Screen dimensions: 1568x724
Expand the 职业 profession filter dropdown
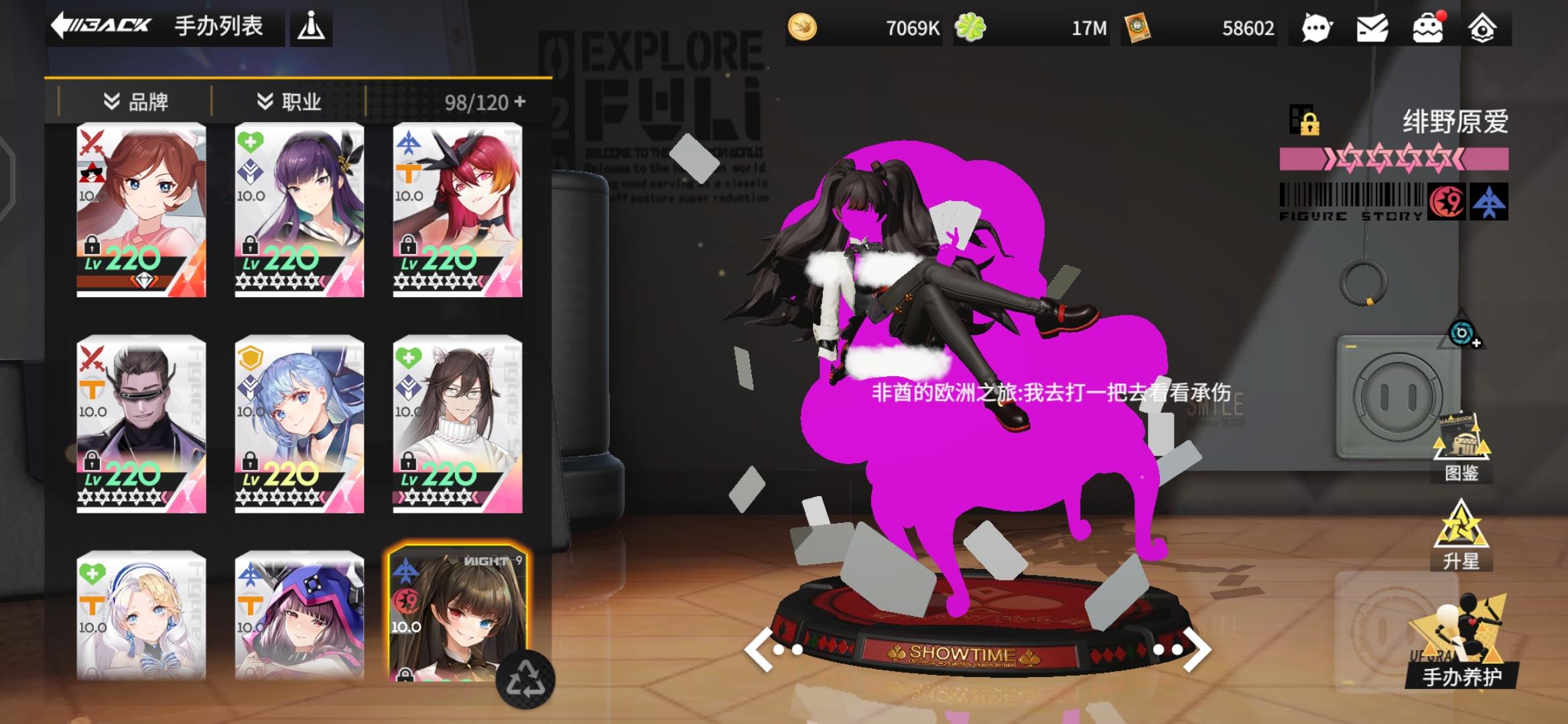tap(288, 102)
